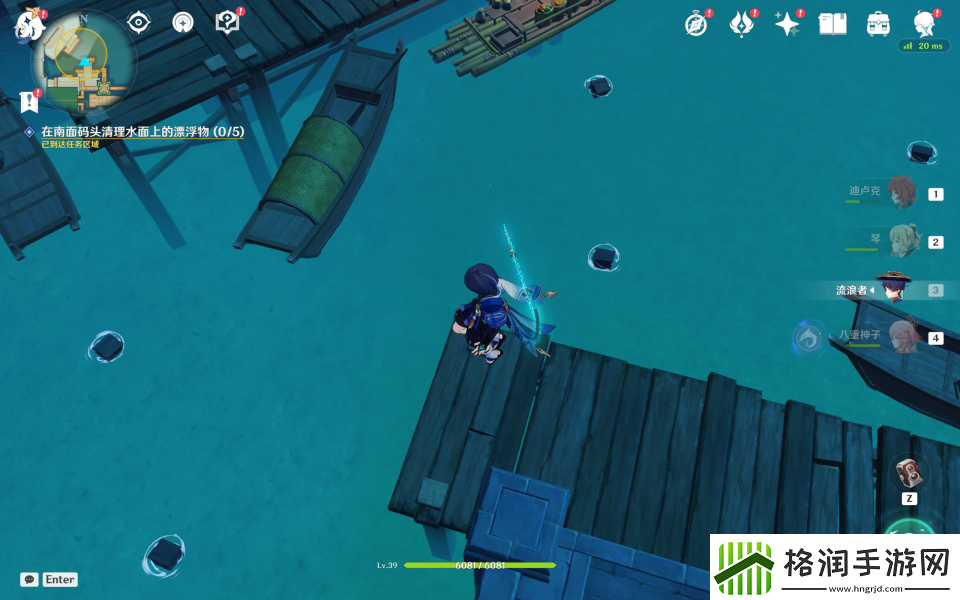960x600 pixels.
Task: Open the winged battle pass icon
Action: point(741,24)
